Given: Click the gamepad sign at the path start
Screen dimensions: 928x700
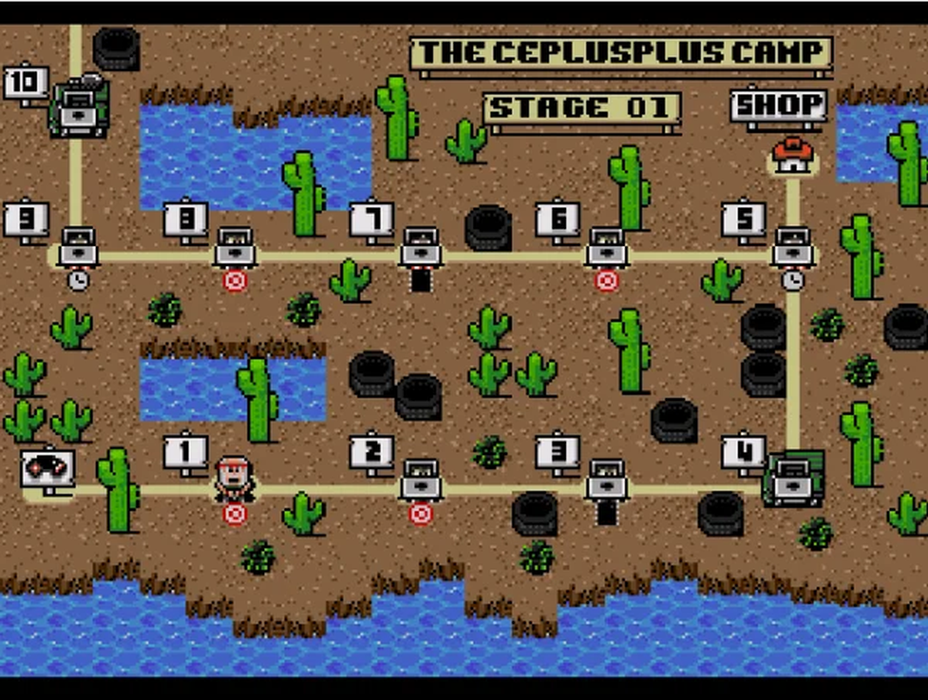Looking at the screenshot, I should pyautogui.click(x=47, y=468).
